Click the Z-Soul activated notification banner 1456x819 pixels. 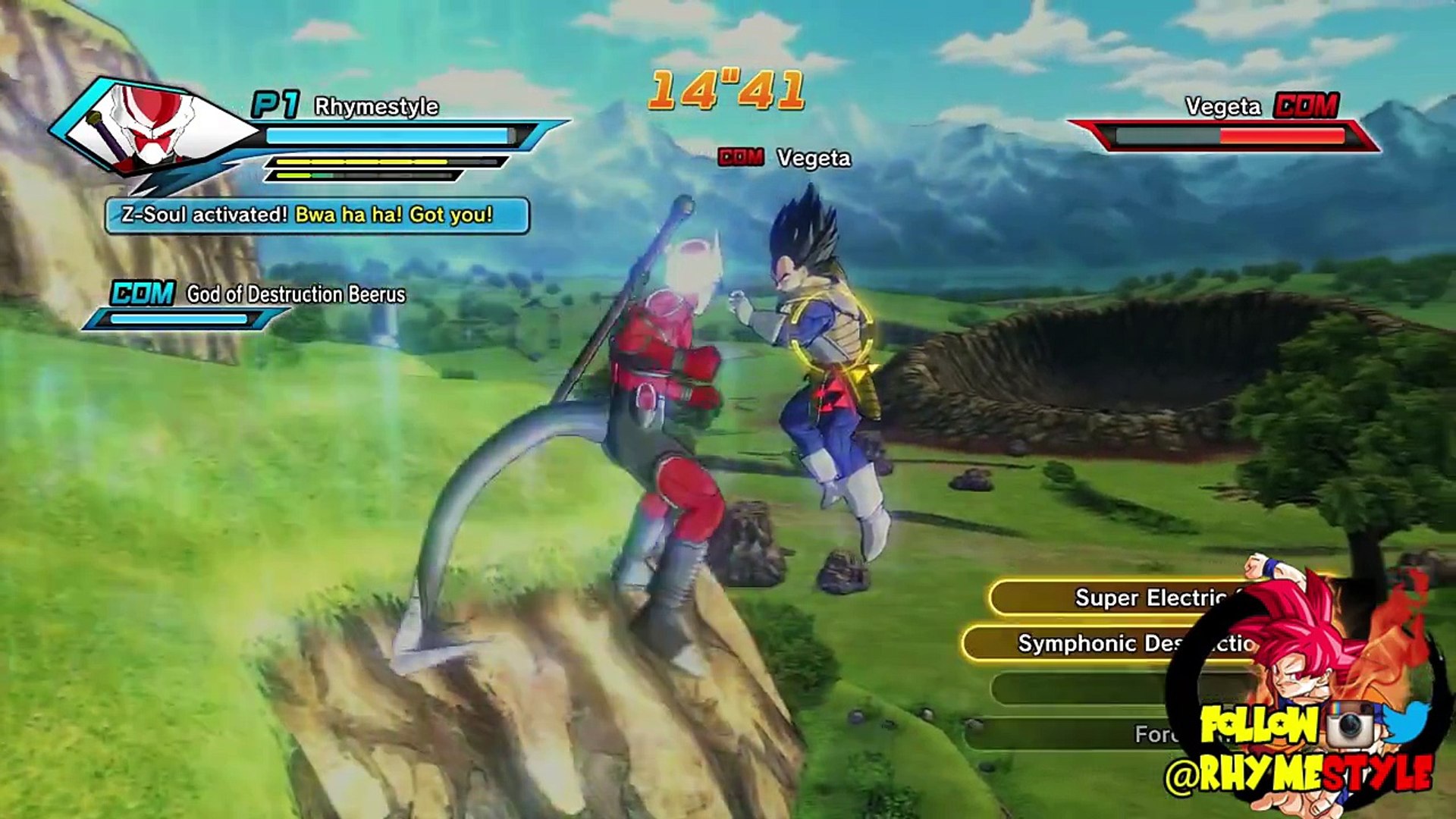(317, 215)
